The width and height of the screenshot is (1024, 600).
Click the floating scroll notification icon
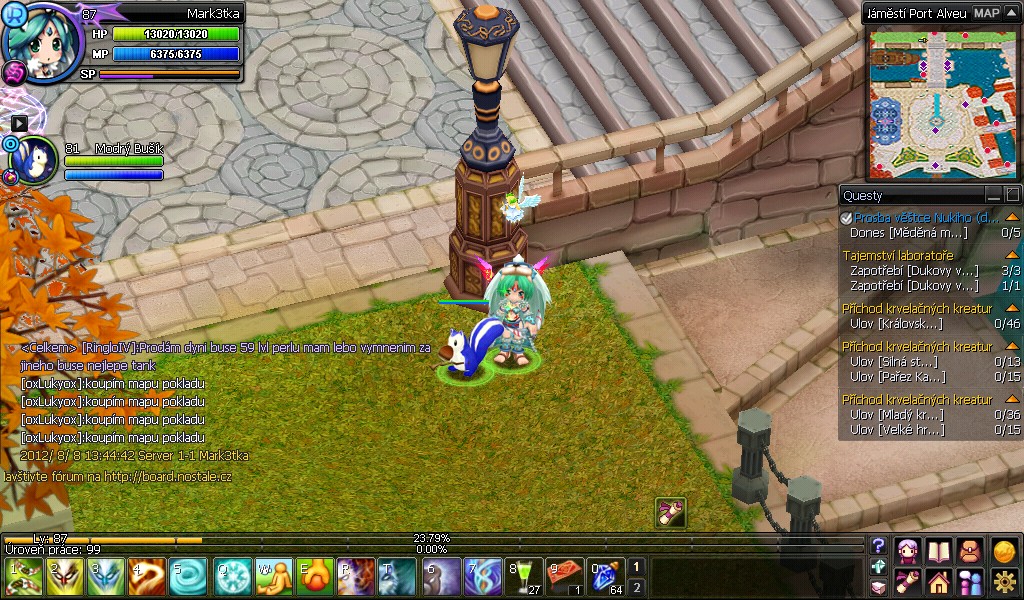point(670,512)
